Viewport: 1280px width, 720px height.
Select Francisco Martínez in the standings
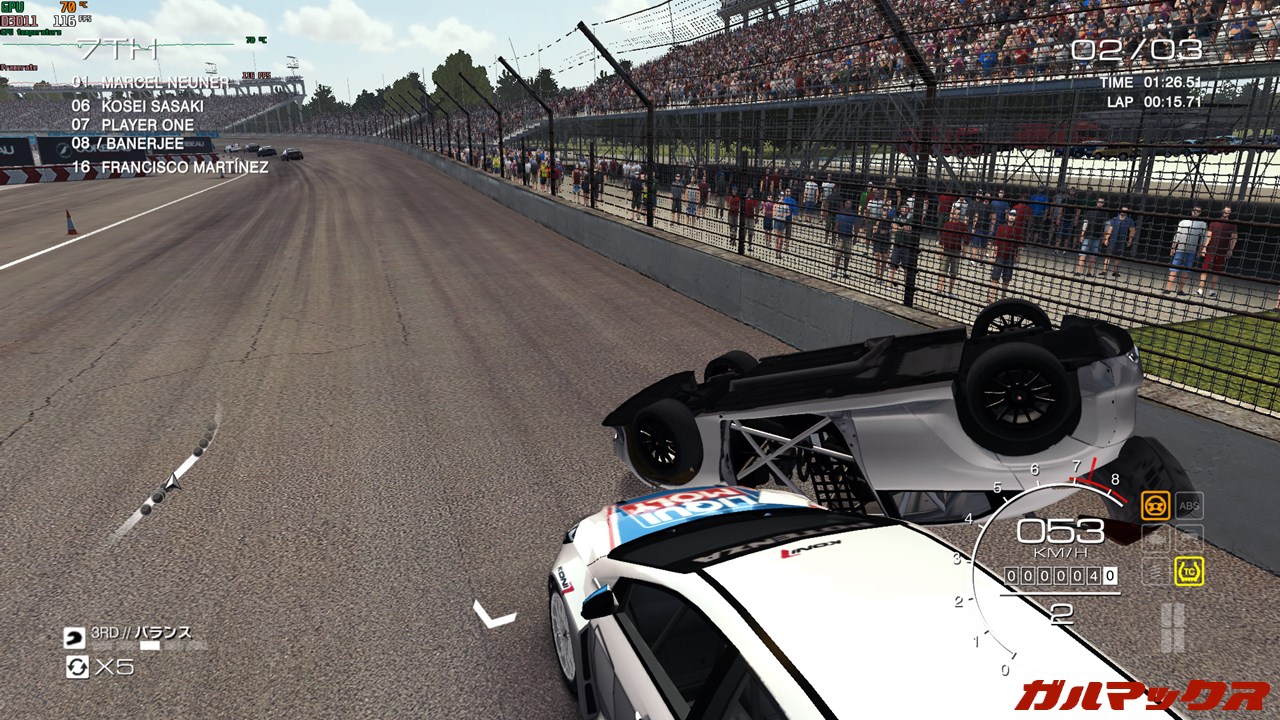[x=170, y=167]
